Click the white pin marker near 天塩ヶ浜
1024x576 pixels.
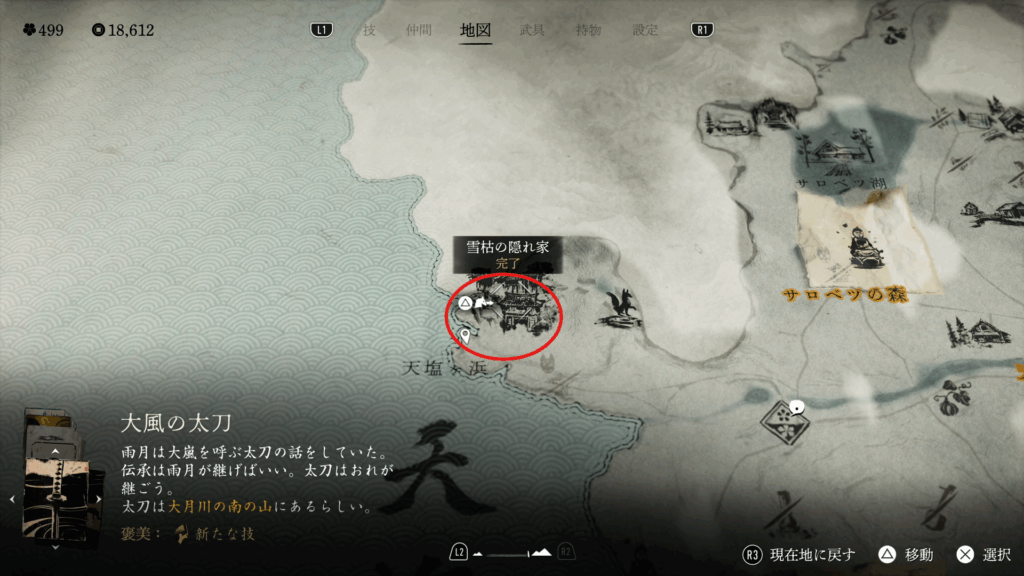(x=465, y=336)
